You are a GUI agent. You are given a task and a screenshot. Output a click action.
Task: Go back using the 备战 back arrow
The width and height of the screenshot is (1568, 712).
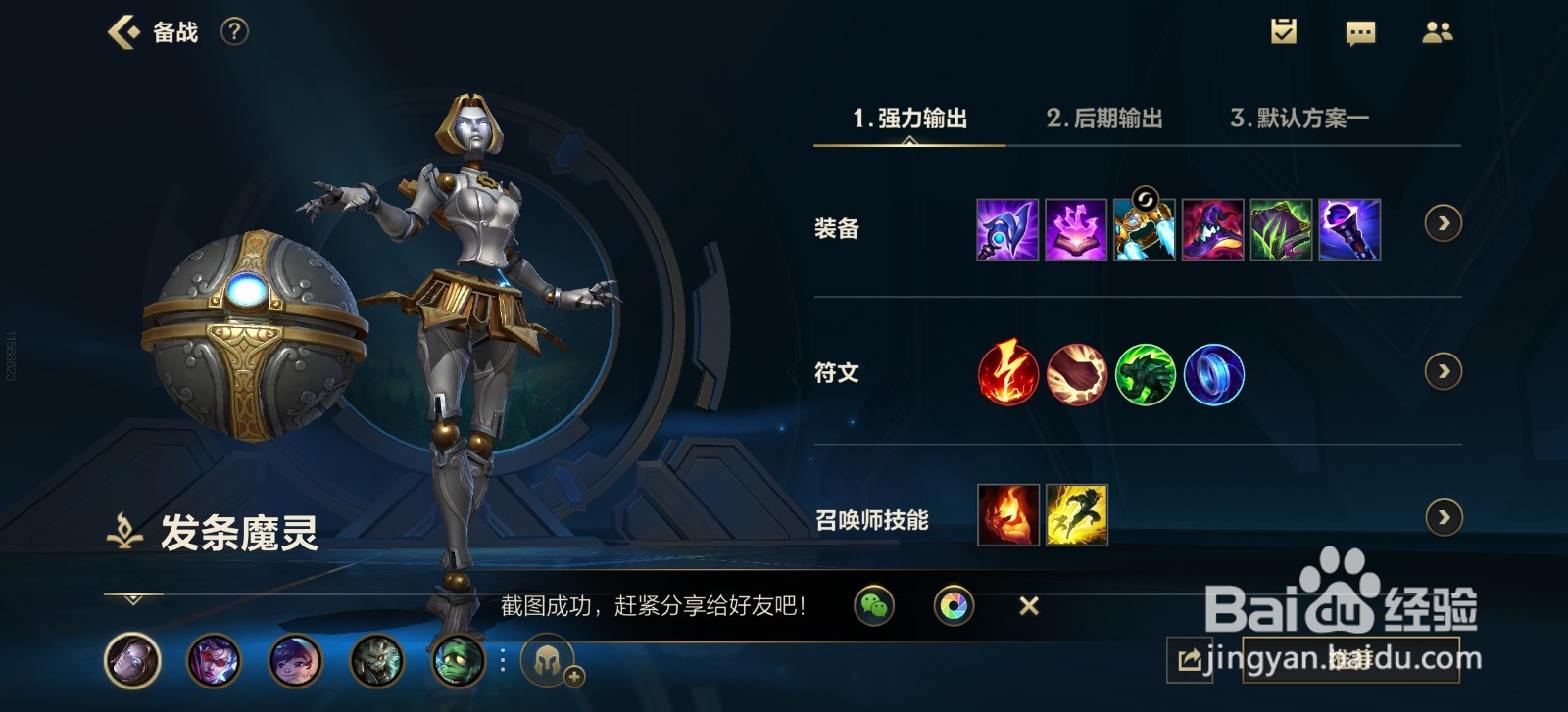point(122,30)
